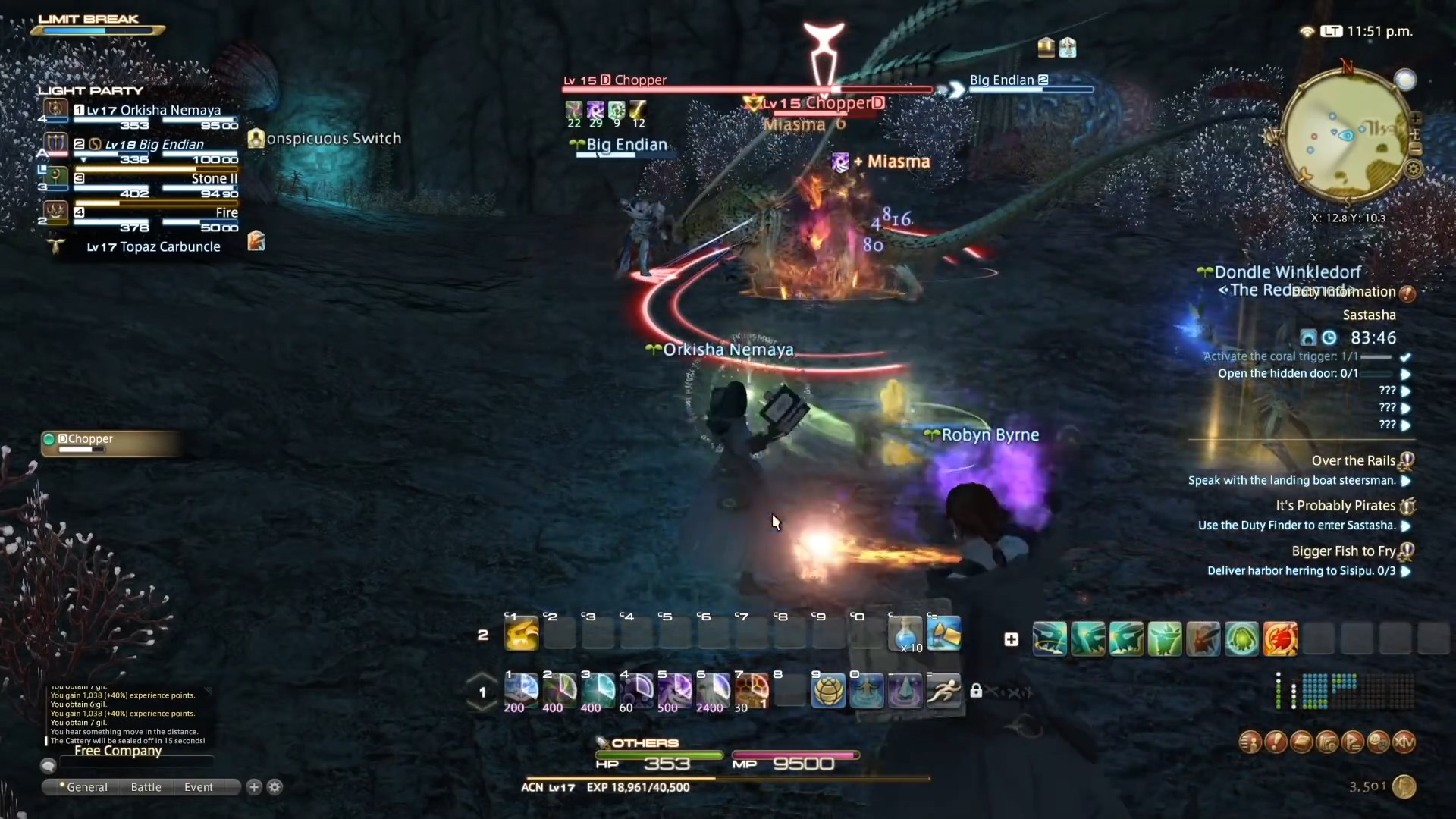1456x819 pixels.
Task: Switch to the Event chat tab
Action: coord(197,787)
